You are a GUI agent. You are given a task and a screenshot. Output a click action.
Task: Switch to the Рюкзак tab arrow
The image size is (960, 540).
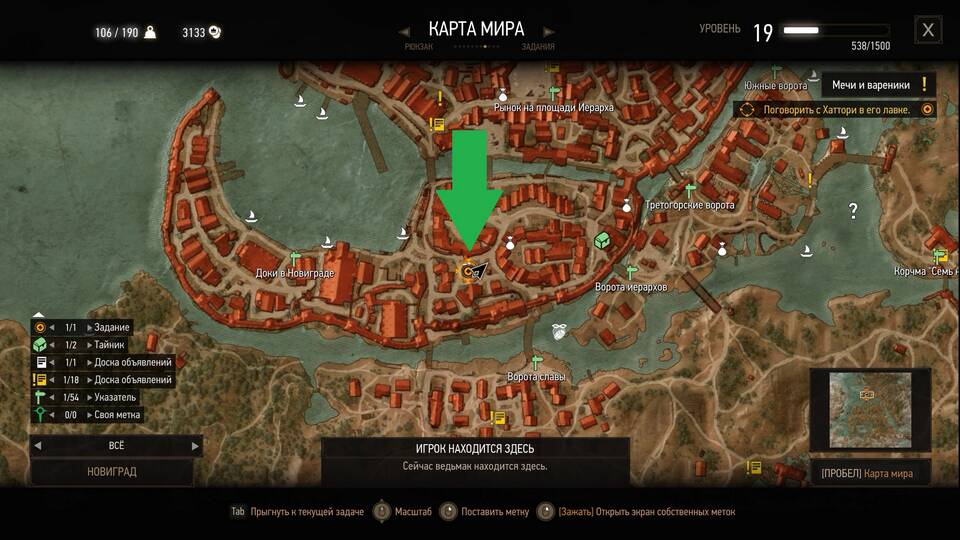click(404, 29)
